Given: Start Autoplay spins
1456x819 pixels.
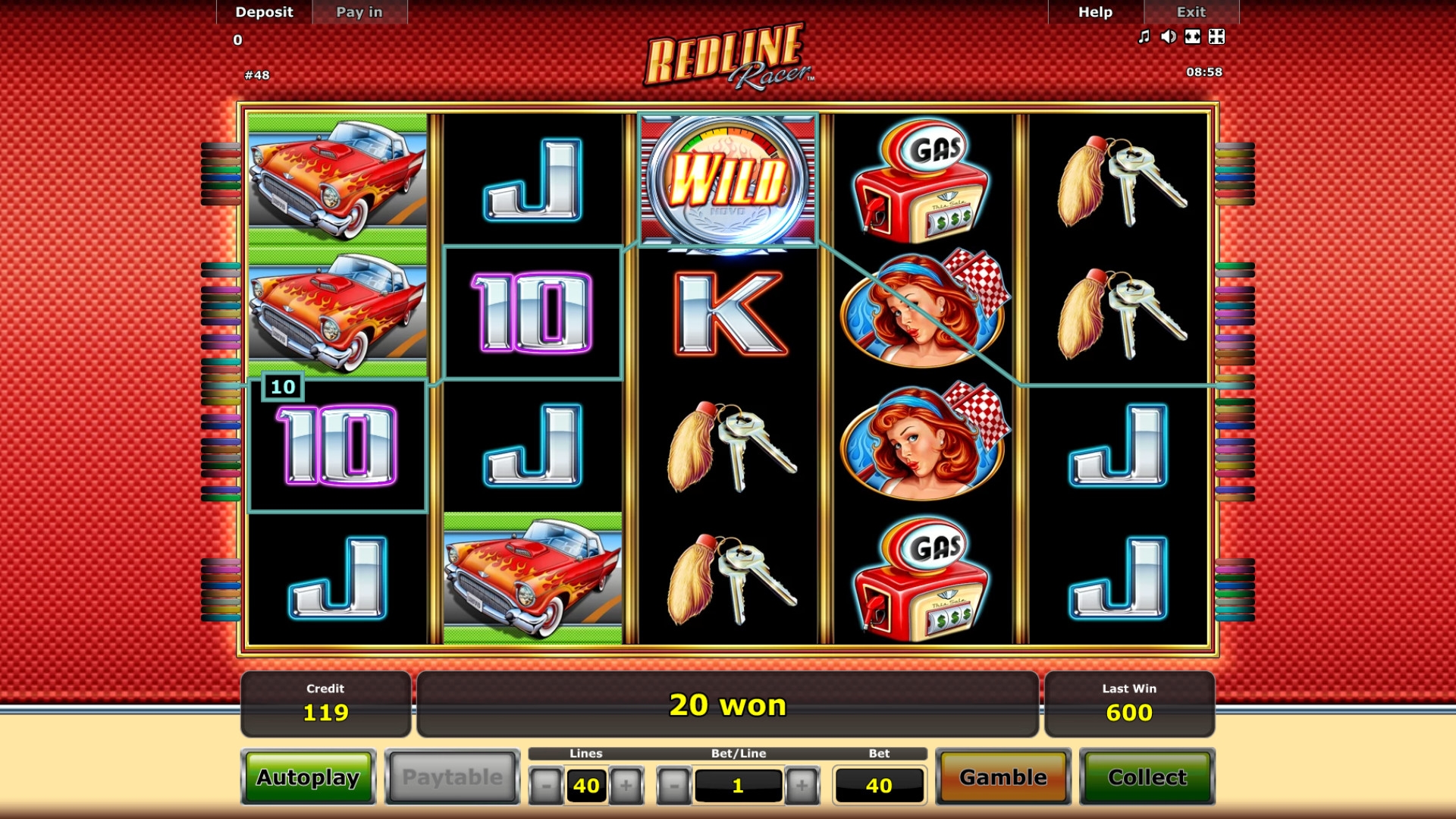Looking at the screenshot, I should pyautogui.click(x=308, y=777).
